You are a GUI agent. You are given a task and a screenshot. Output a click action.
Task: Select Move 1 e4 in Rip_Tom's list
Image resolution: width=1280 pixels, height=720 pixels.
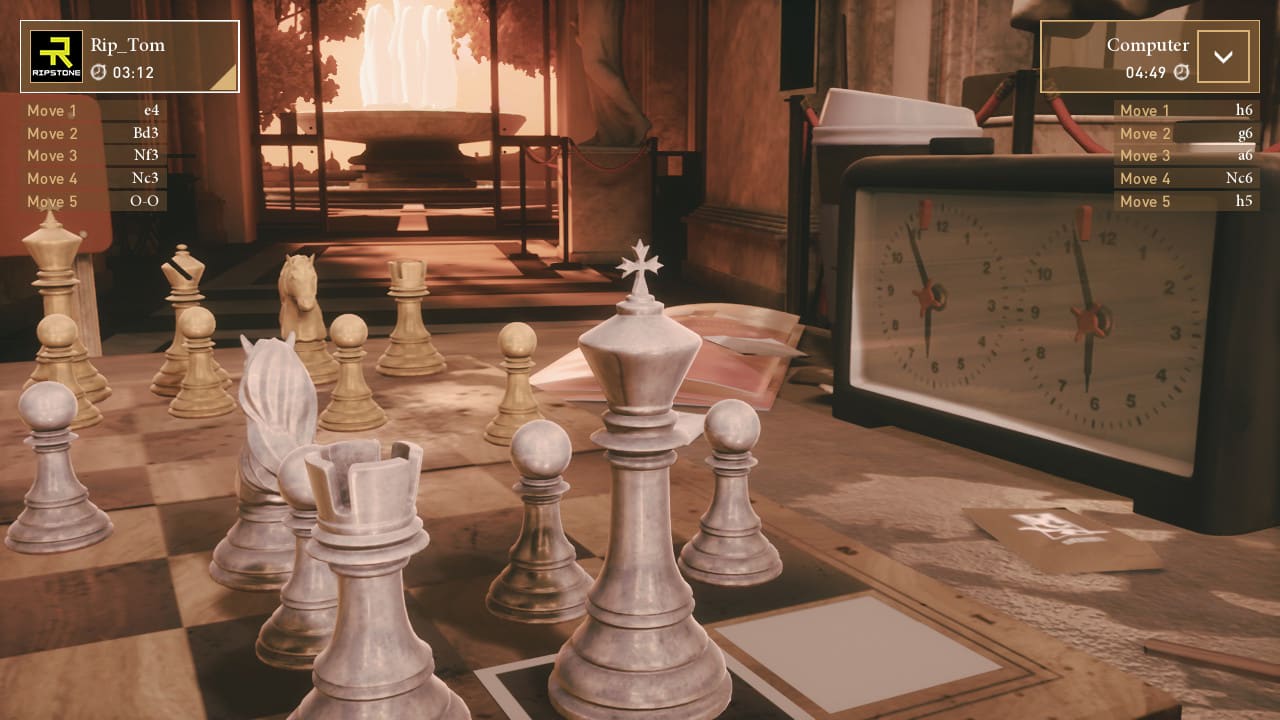coord(95,111)
